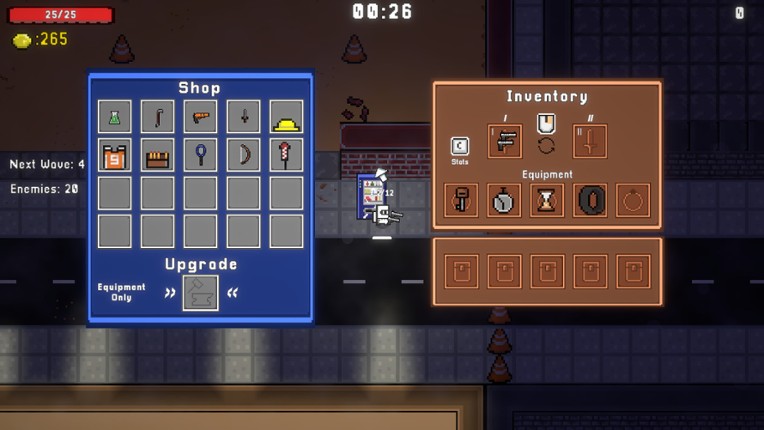The width and height of the screenshot is (764, 430).
Task: Click the anvil Upgrade slot
Action: click(x=201, y=292)
